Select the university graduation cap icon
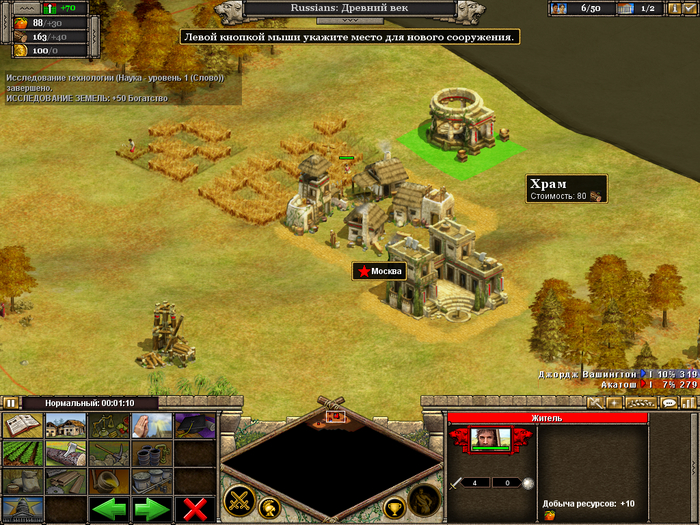 click(x=195, y=426)
